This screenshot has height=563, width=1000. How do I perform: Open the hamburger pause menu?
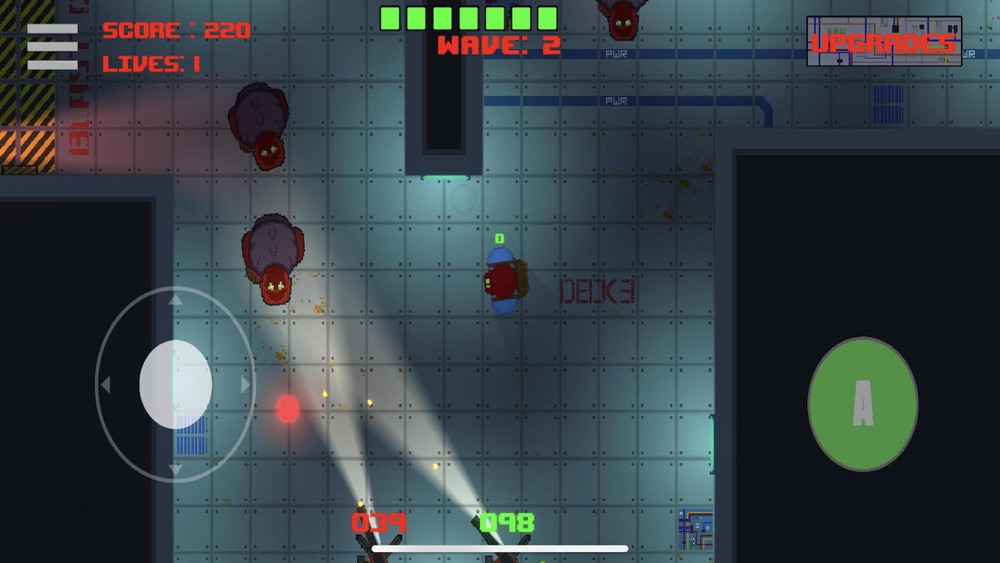52,46
